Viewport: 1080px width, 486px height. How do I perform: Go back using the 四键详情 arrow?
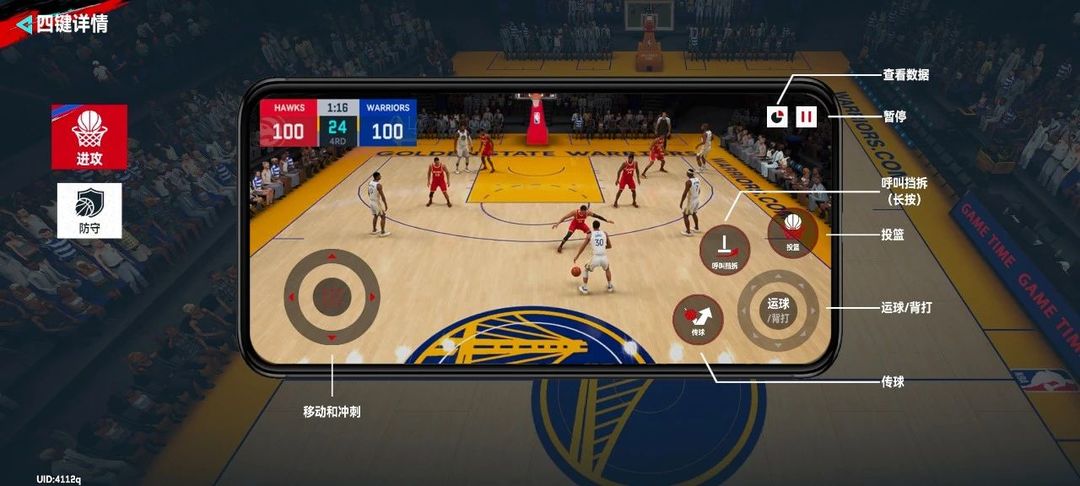(x=24, y=24)
